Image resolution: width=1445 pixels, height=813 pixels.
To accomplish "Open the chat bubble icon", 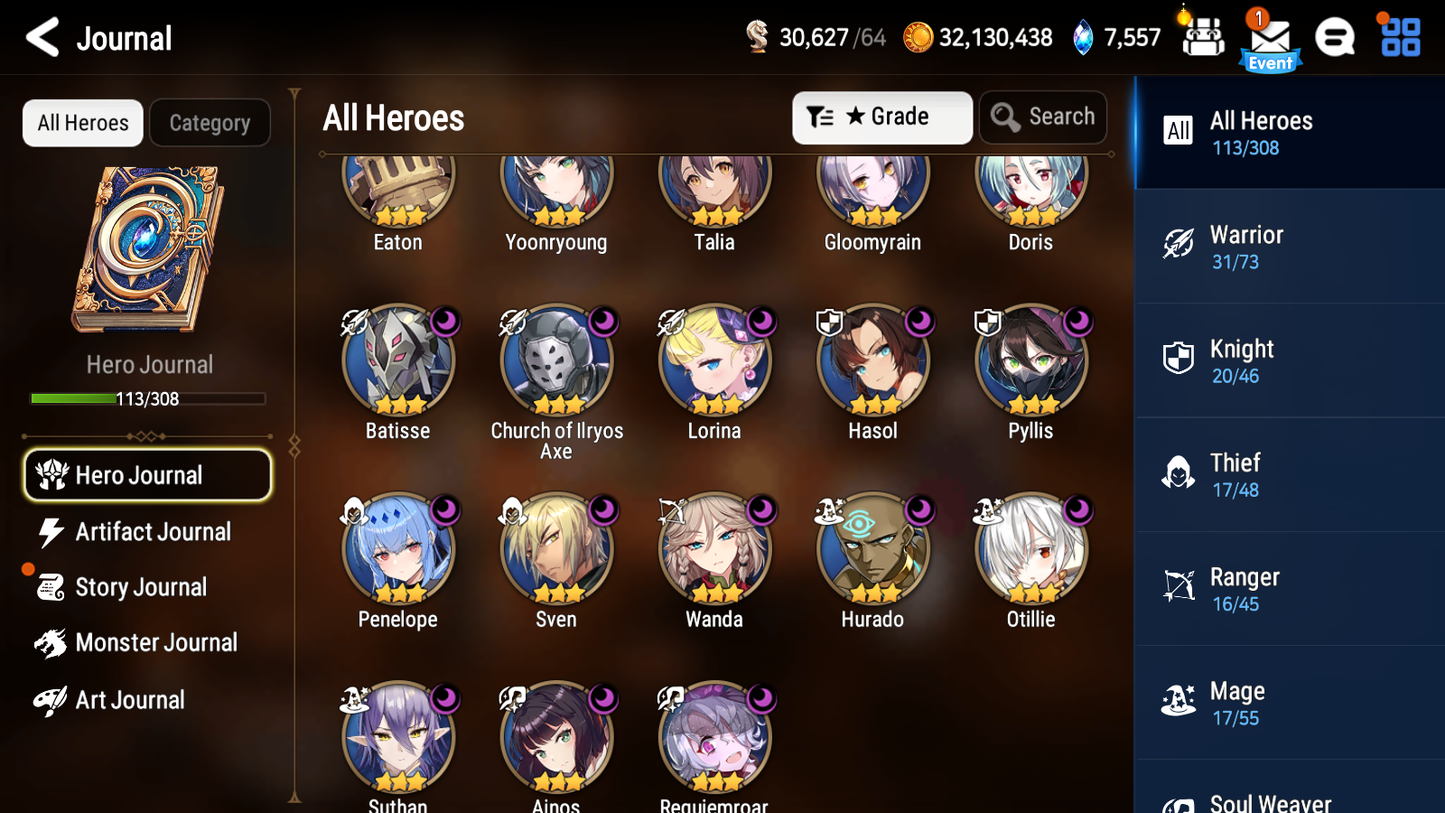I will point(1335,37).
